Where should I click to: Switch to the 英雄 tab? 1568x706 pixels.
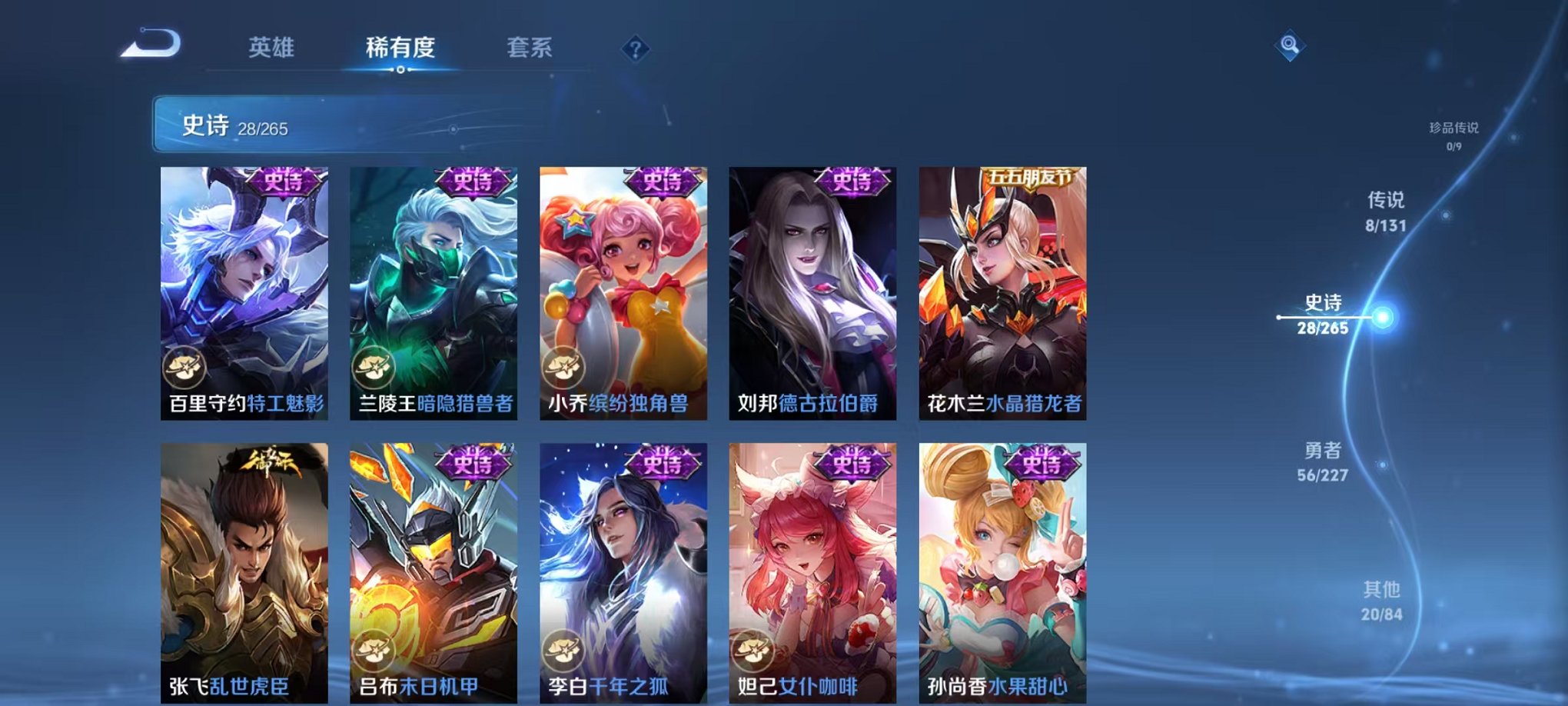tap(274, 48)
